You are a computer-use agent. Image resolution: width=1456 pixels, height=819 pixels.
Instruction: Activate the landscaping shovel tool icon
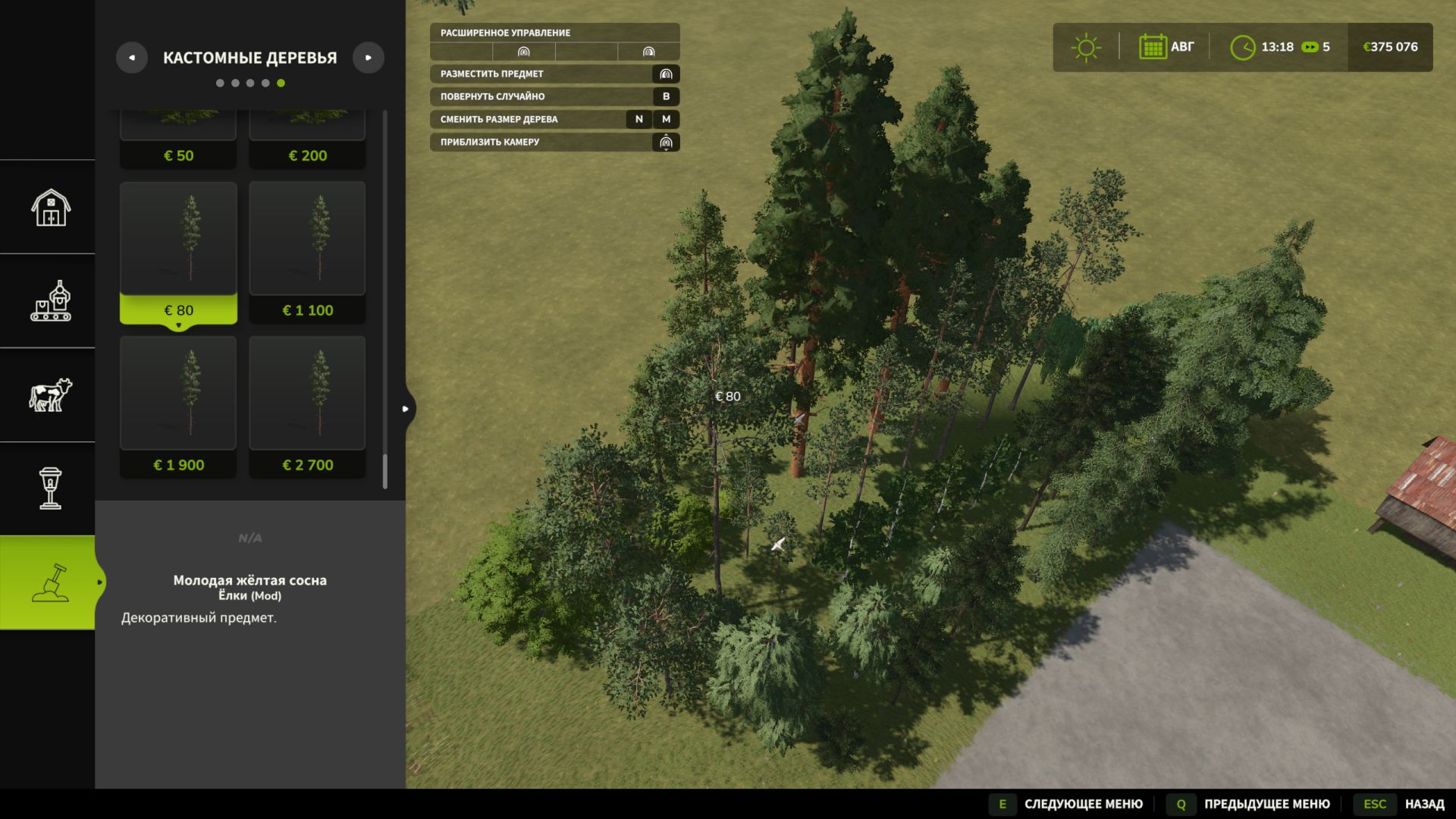point(49,582)
